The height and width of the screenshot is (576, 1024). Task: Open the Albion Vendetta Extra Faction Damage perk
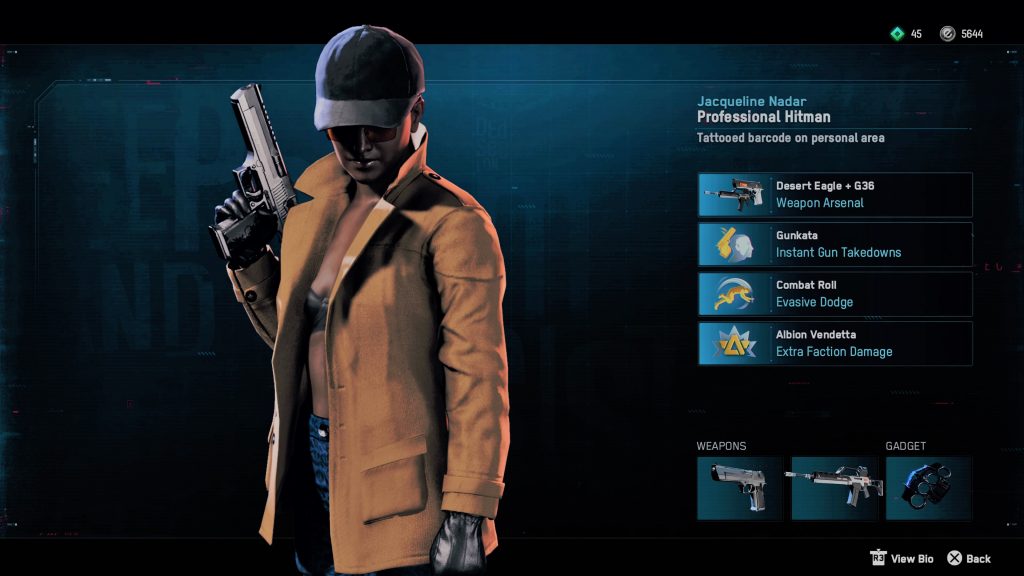coord(835,343)
